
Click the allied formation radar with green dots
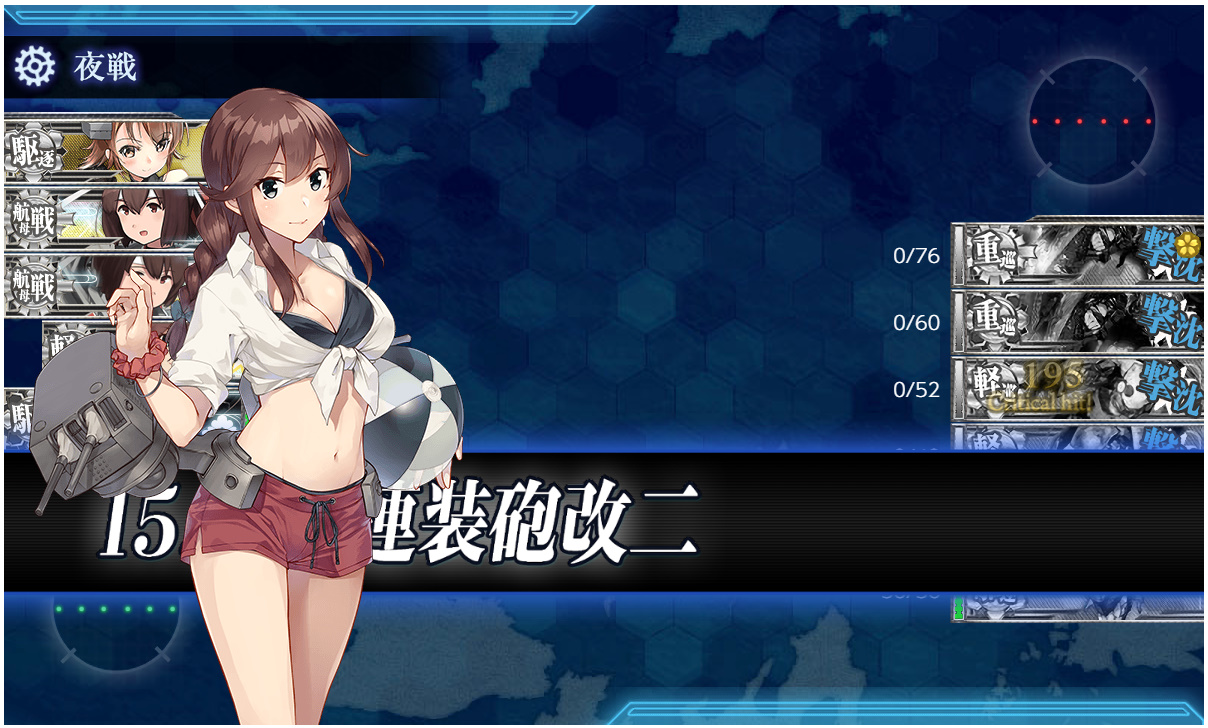115,612
